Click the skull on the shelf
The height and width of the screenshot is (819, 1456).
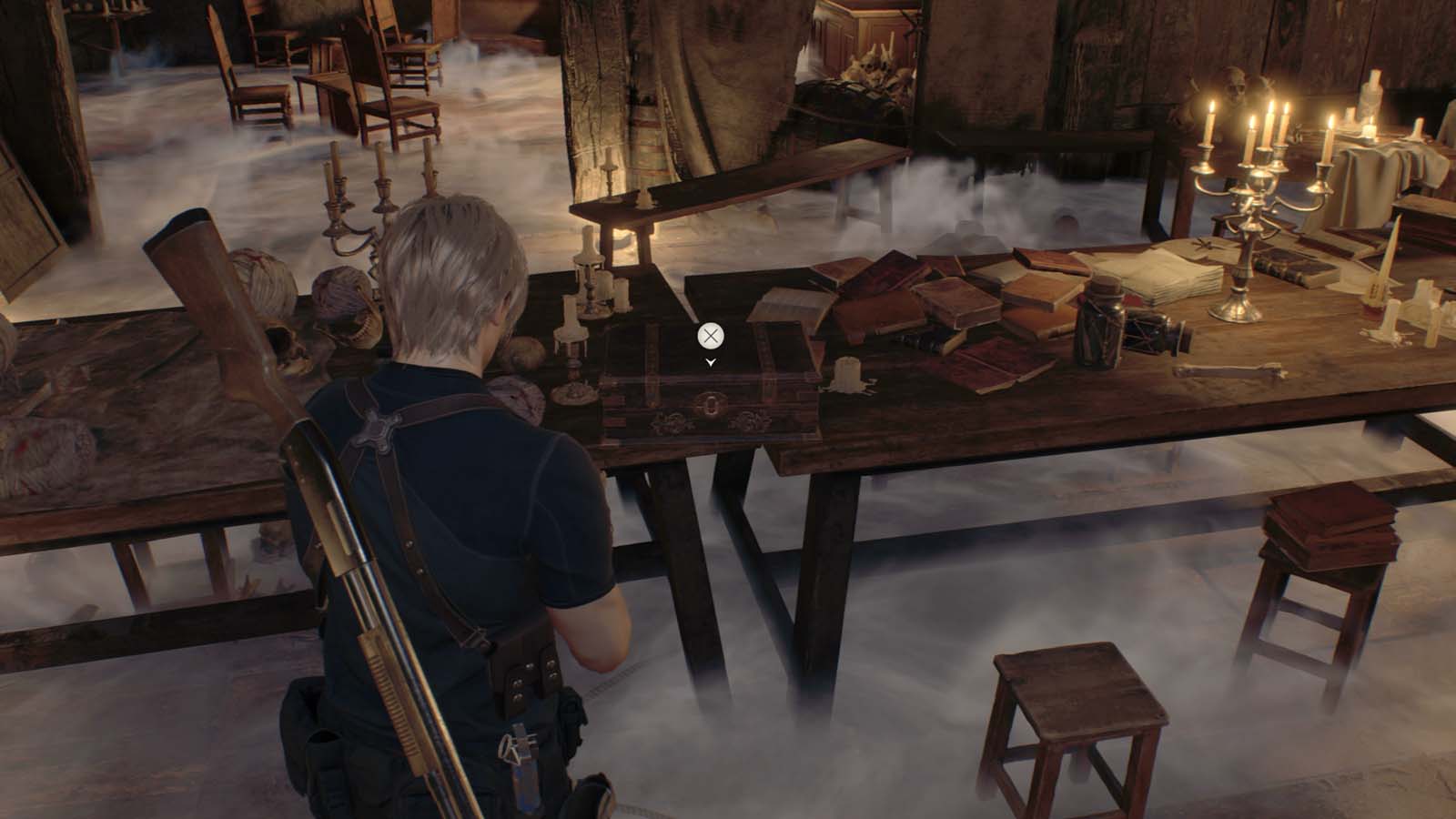1233,86
